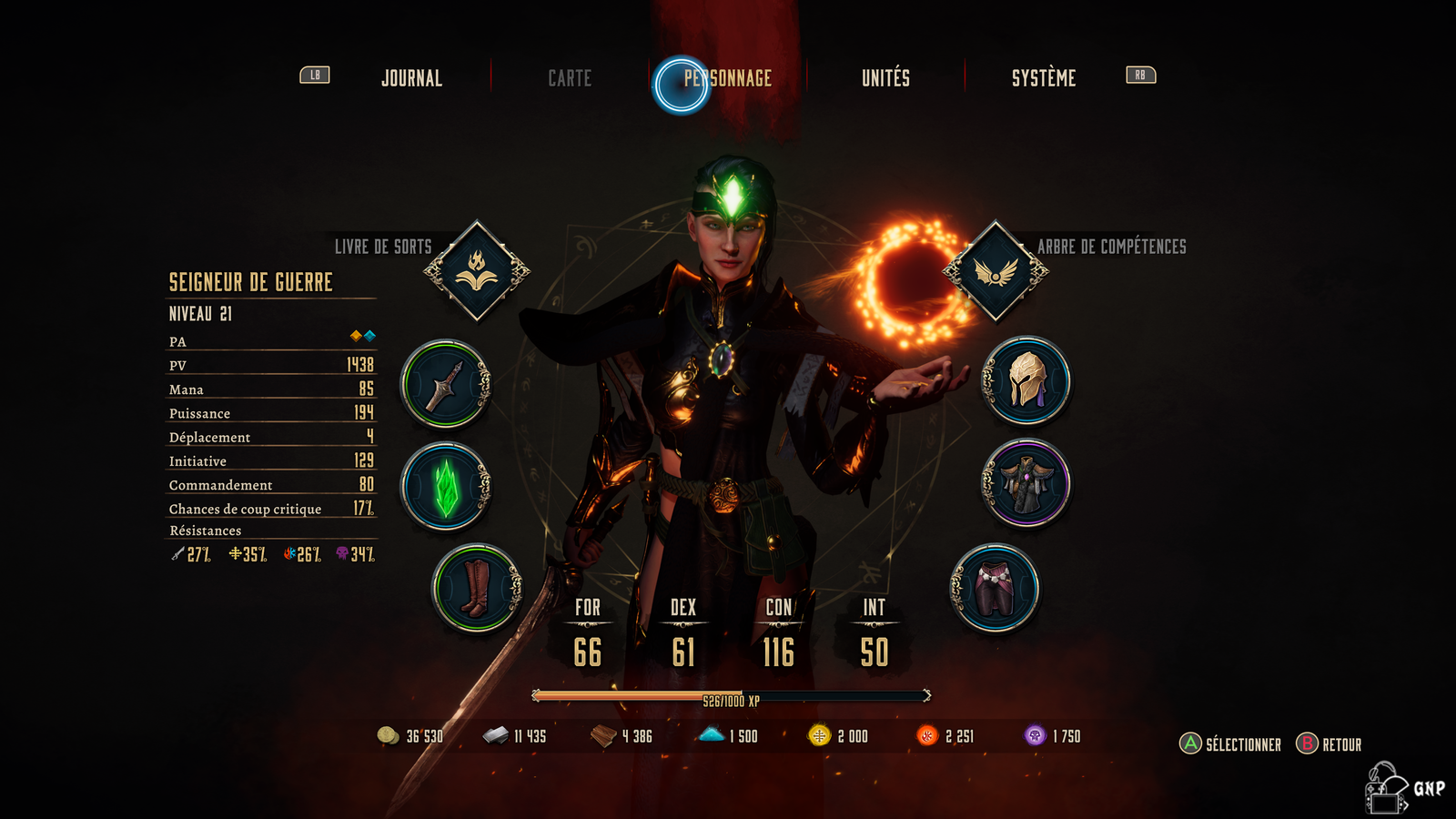Switch to the Journal tab
The image size is (1456, 819).
coord(411,78)
